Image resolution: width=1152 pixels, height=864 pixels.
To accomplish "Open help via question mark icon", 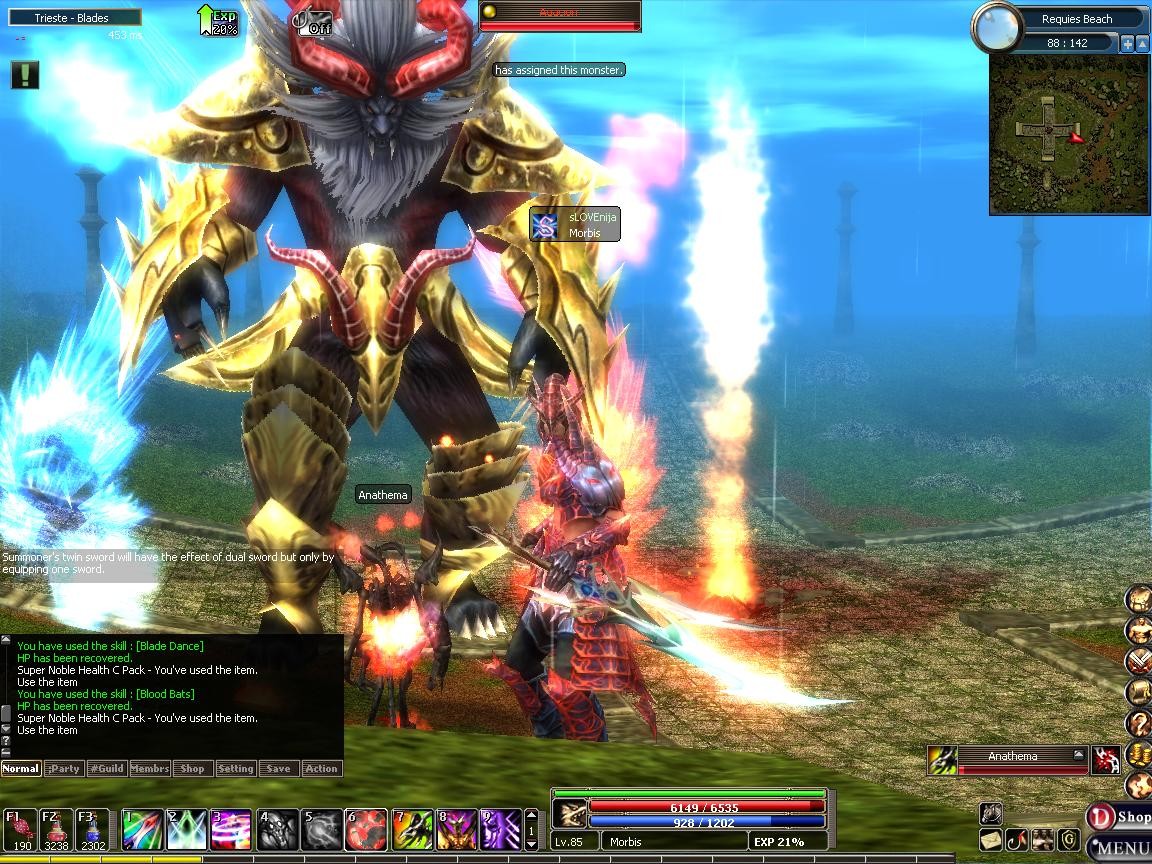I will [1138, 723].
